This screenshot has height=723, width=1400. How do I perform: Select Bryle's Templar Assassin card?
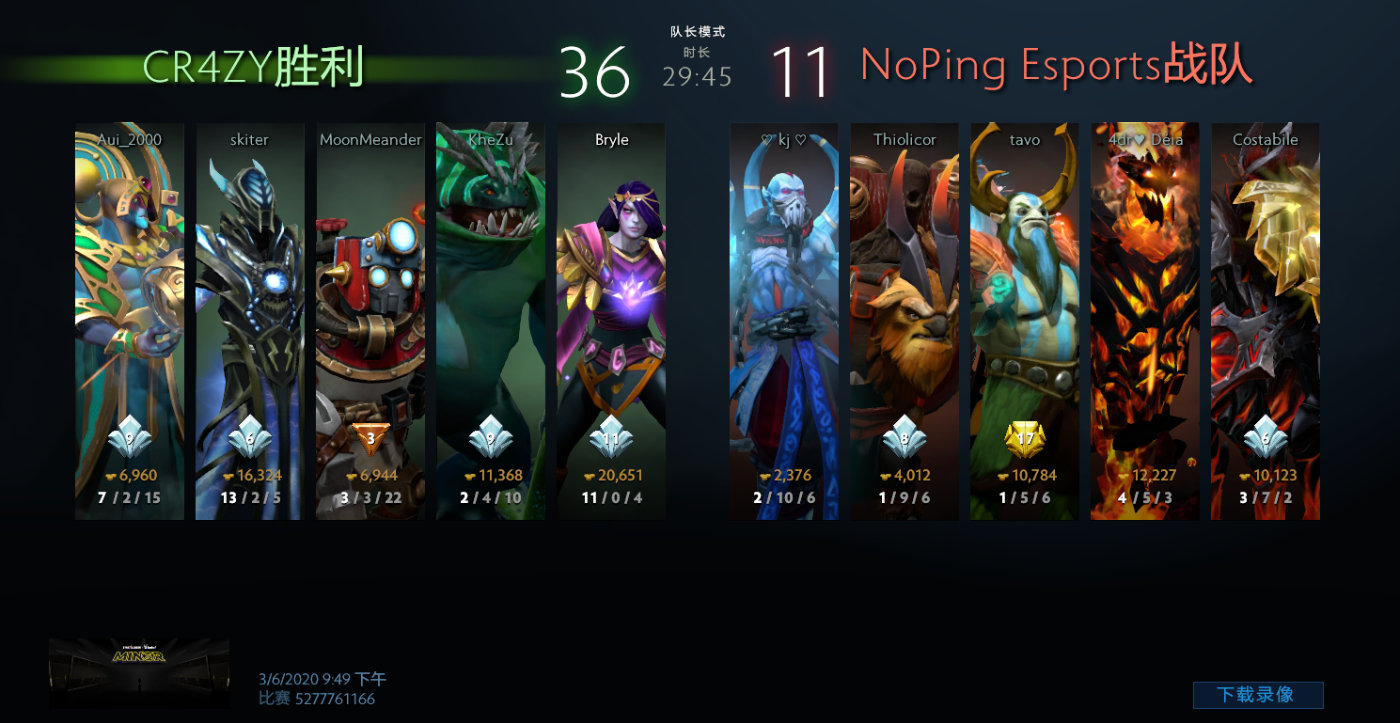tap(611, 320)
